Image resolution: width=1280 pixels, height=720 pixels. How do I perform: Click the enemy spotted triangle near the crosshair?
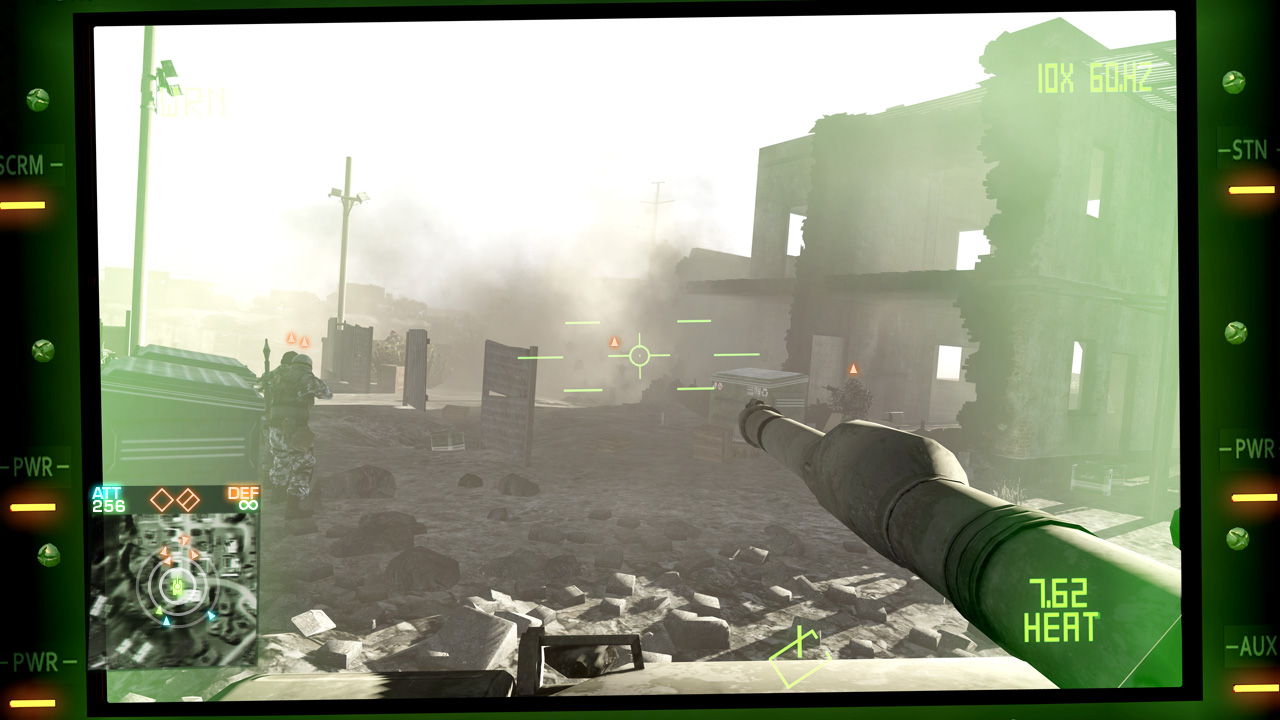[x=613, y=344]
